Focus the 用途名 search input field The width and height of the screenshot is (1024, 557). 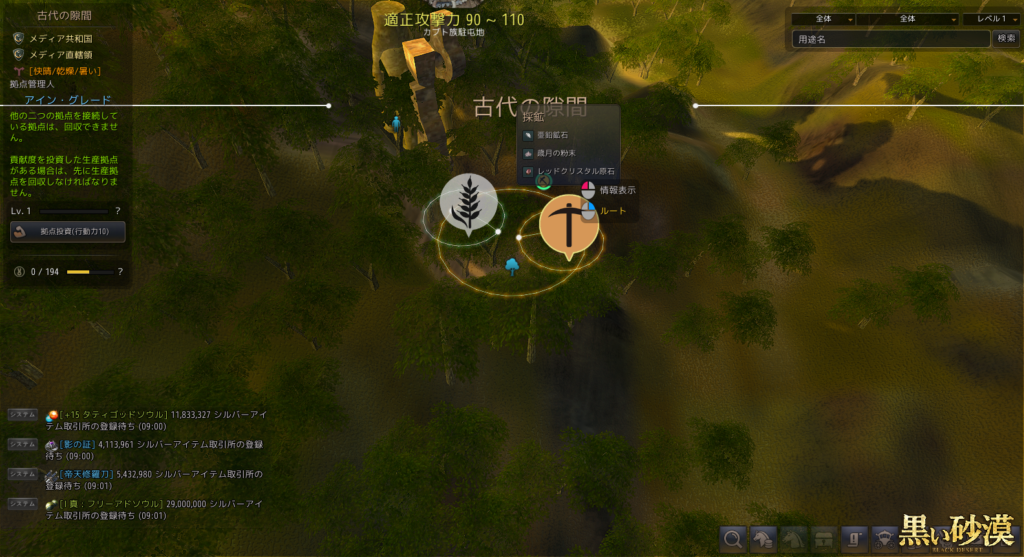tap(890, 39)
